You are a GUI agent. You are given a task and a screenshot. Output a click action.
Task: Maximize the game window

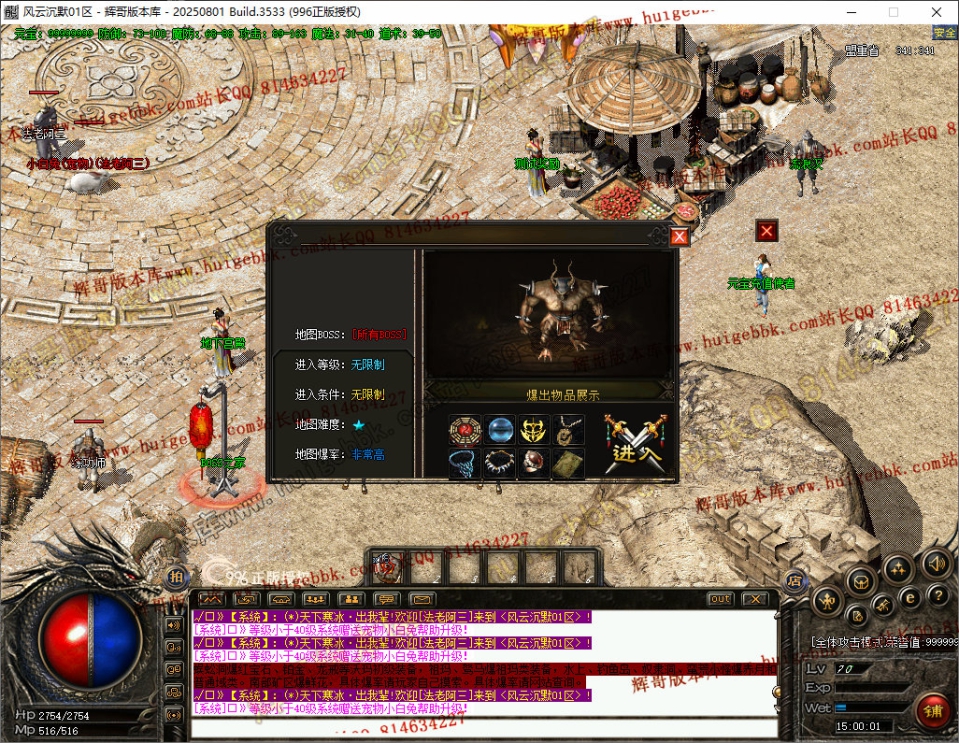pyautogui.click(x=893, y=12)
